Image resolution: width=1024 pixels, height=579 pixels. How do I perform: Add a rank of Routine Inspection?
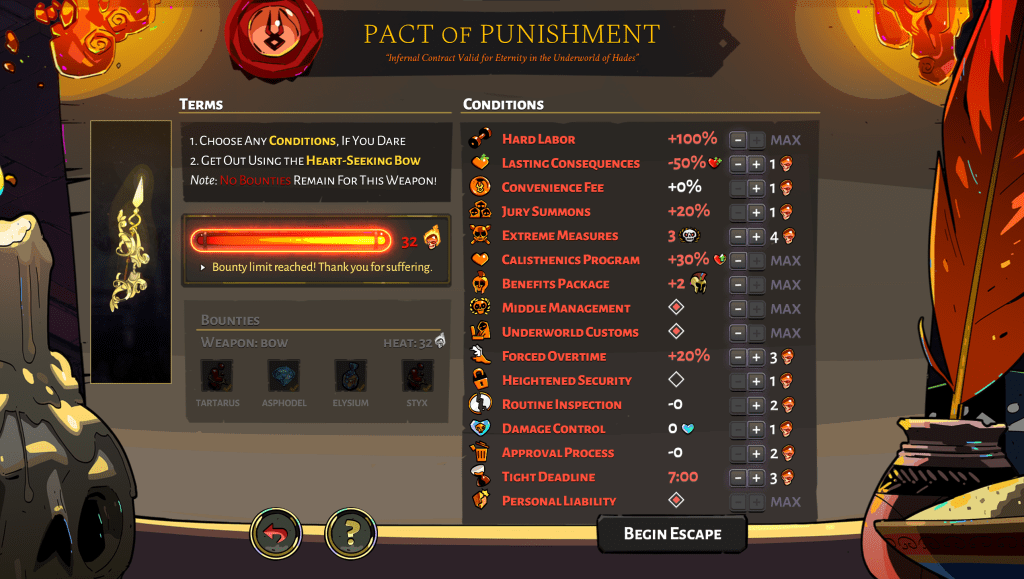[x=757, y=405]
